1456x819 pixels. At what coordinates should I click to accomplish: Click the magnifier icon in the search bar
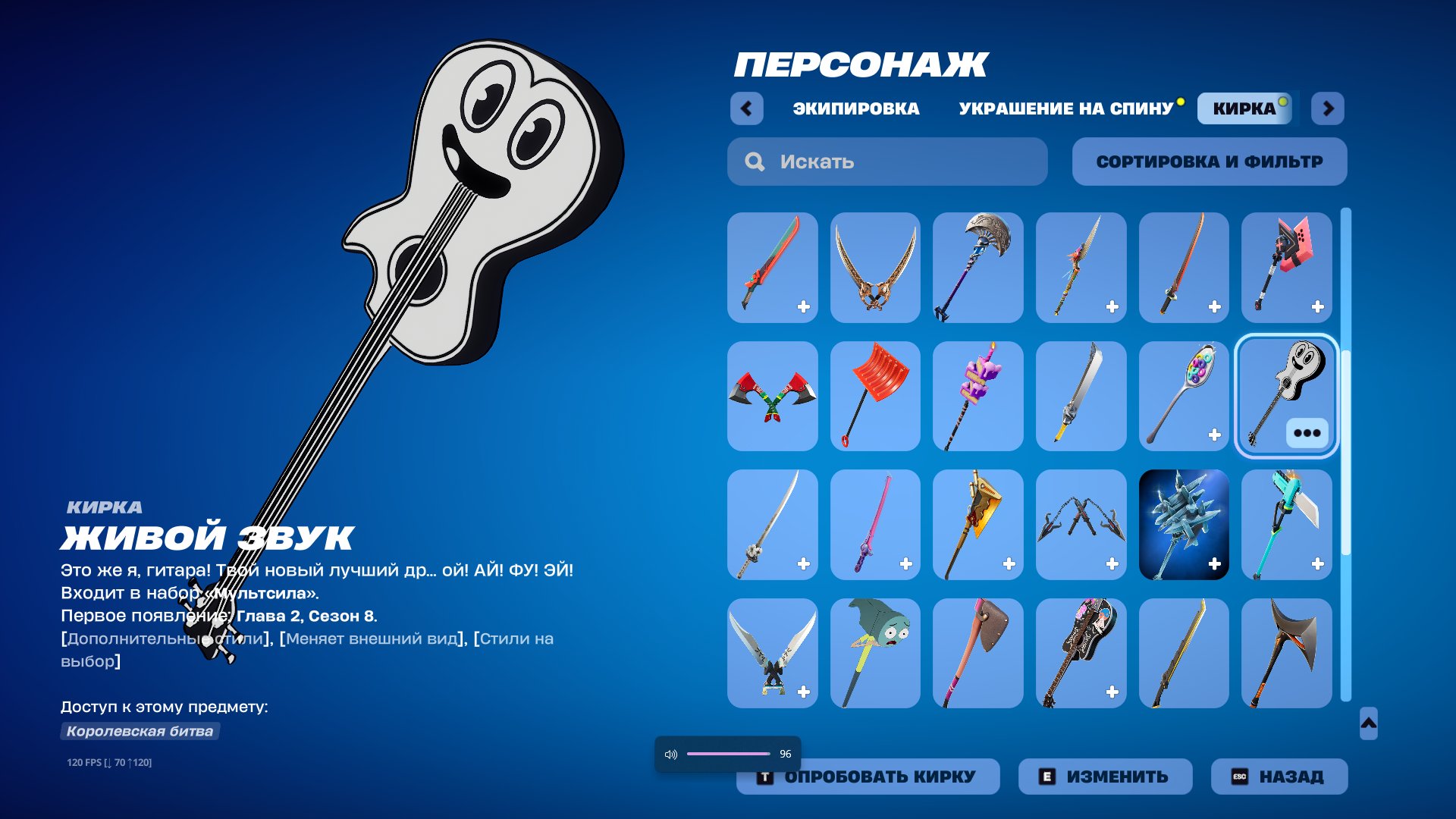point(755,162)
